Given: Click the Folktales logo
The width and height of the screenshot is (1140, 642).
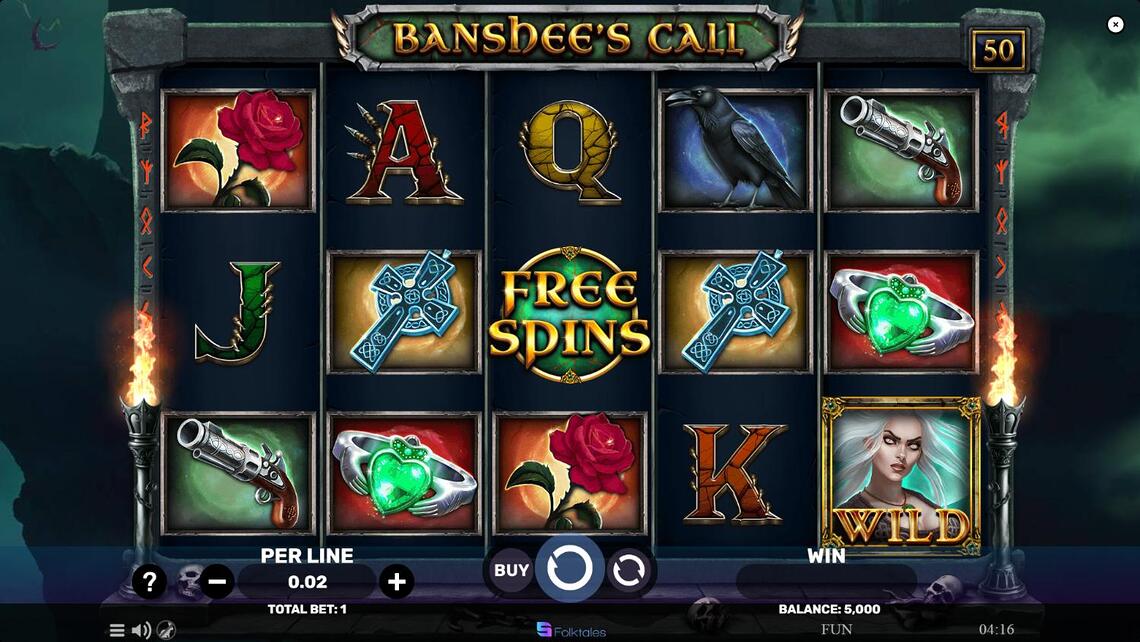Looking at the screenshot, I should coord(571,630).
